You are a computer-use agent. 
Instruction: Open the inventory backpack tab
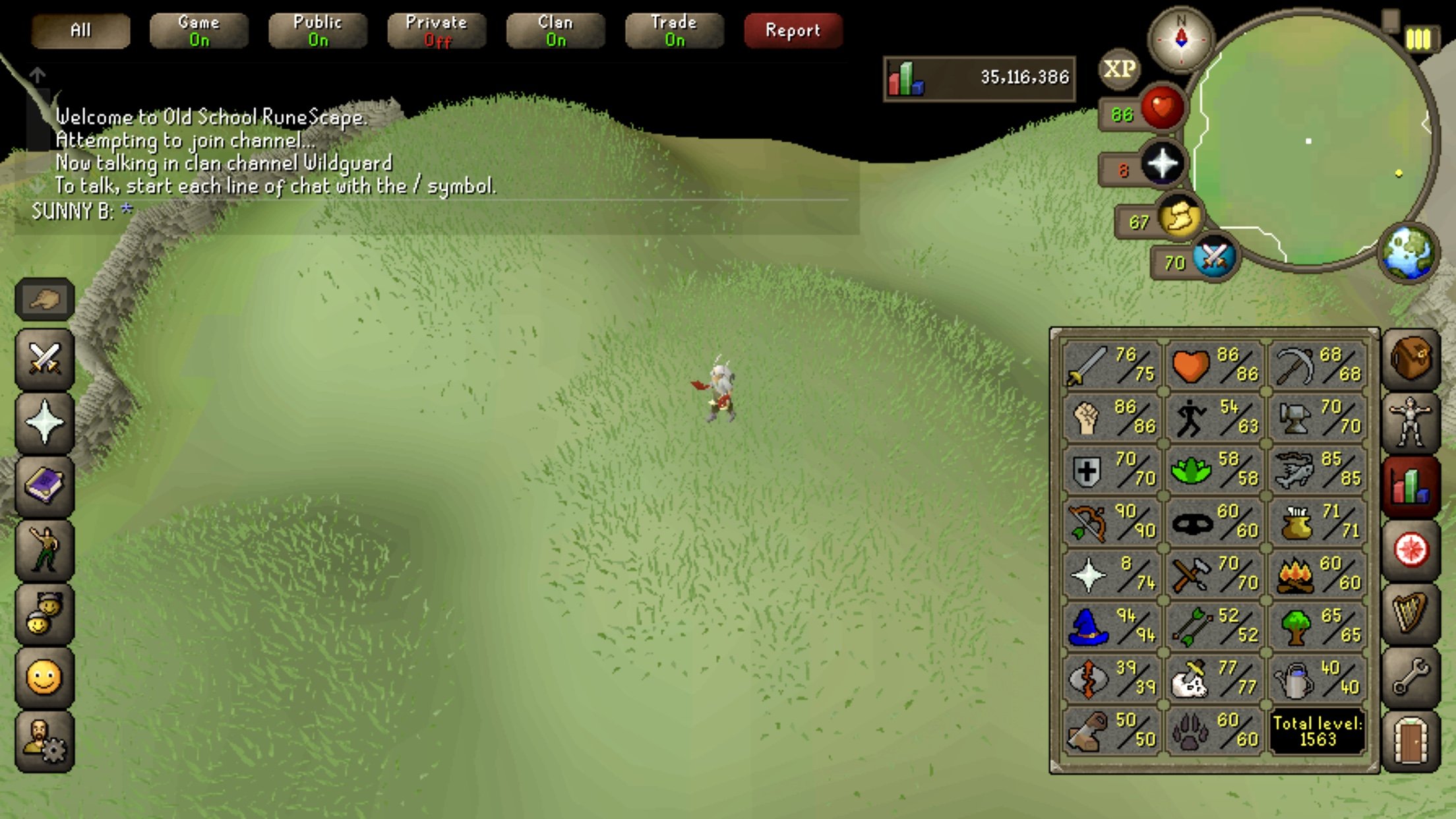1410,359
